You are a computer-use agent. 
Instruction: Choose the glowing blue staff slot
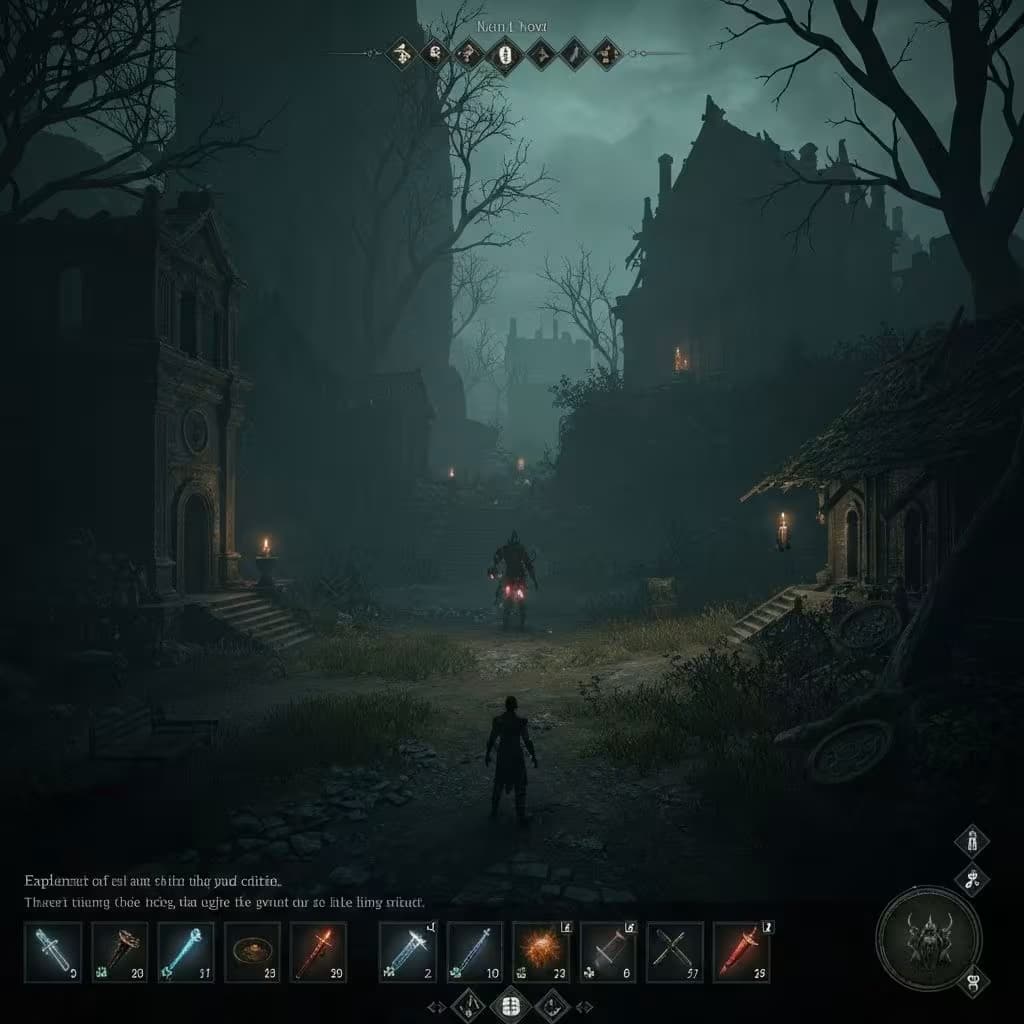click(x=185, y=951)
